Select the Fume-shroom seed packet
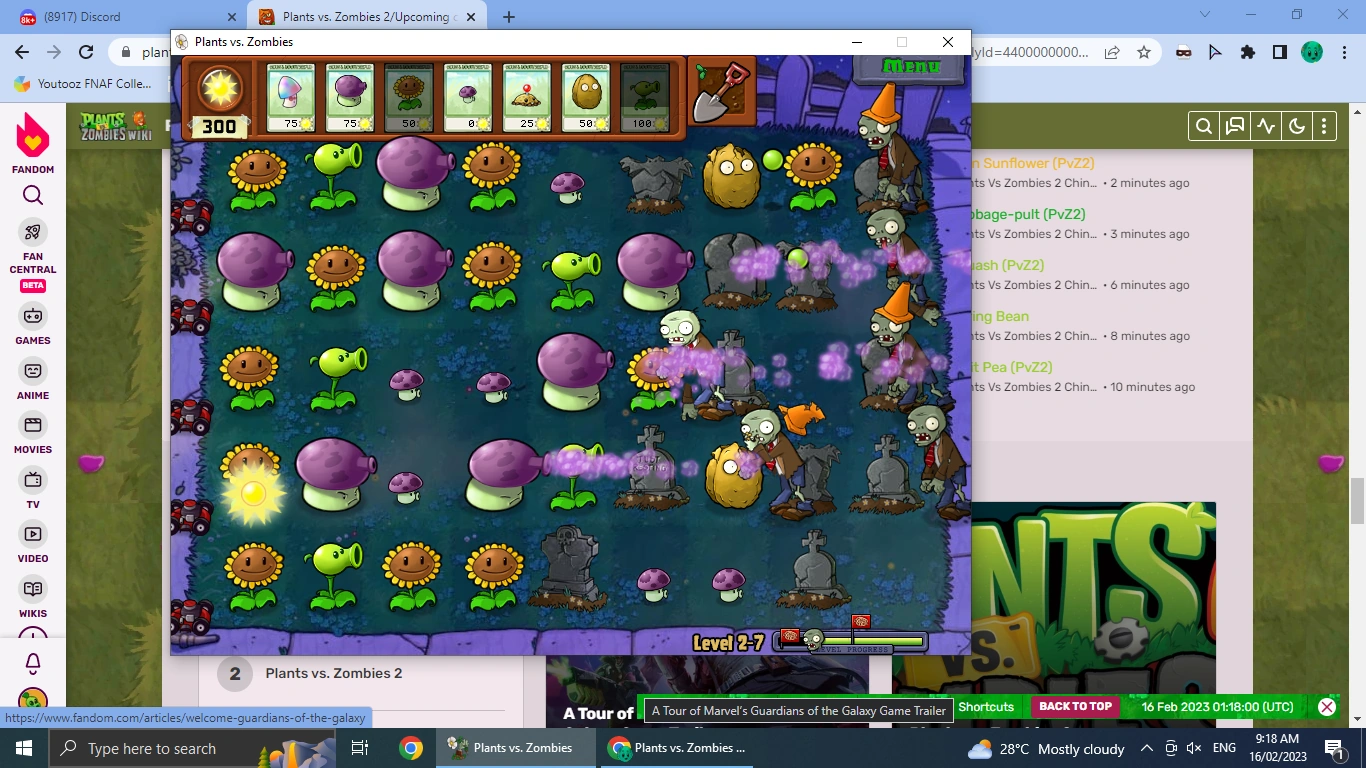This screenshot has height=768, width=1366. pos(351,95)
